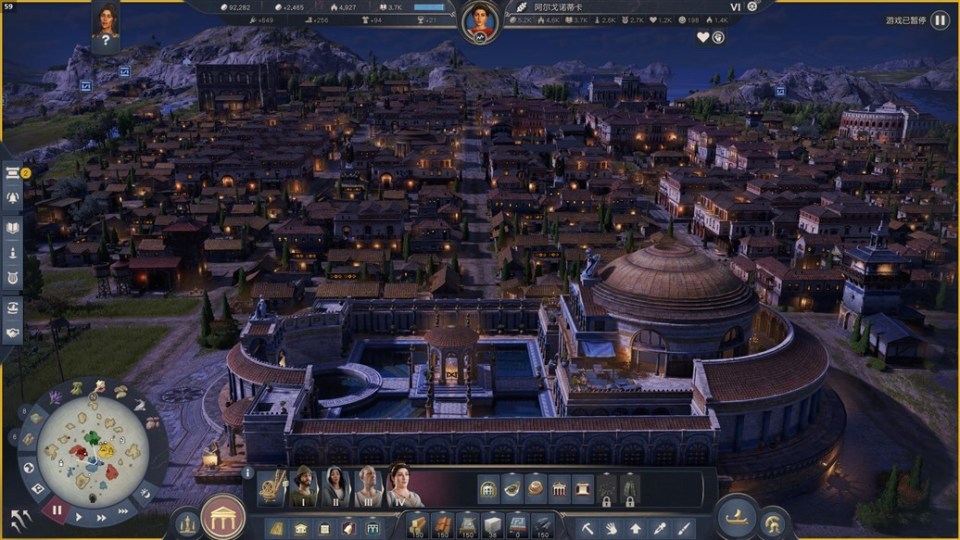Select the advisor portrait with the question mark
The width and height of the screenshot is (960, 540).
(106, 26)
